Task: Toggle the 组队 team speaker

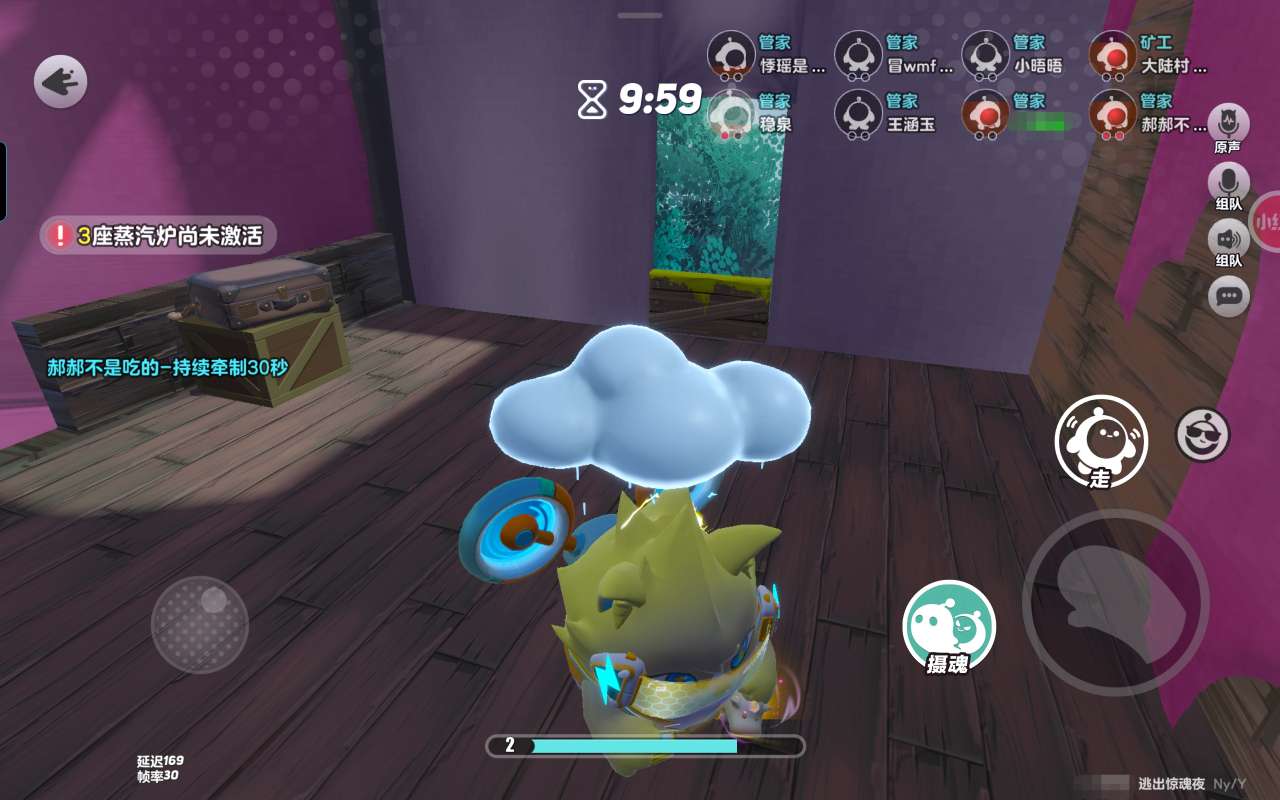Action: (x=1228, y=243)
